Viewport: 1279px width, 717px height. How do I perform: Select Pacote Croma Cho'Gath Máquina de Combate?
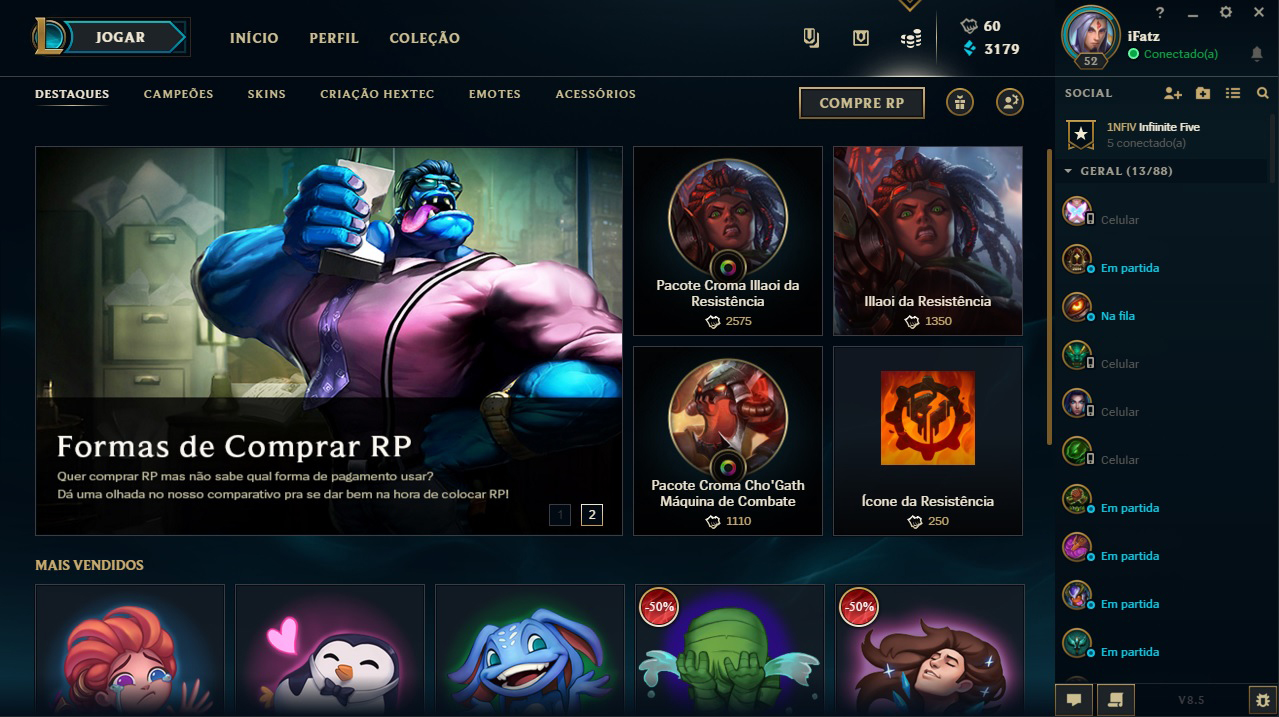(x=727, y=441)
